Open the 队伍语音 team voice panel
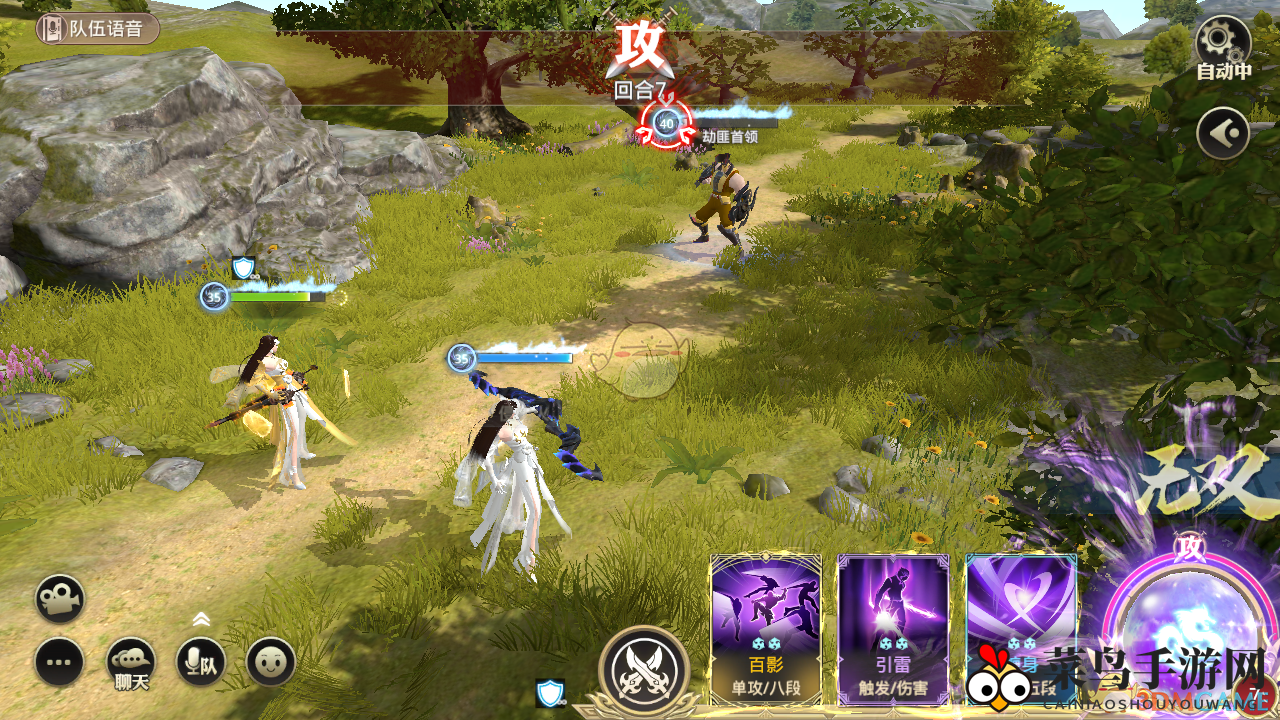The width and height of the screenshot is (1280, 720). (x=98, y=29)
